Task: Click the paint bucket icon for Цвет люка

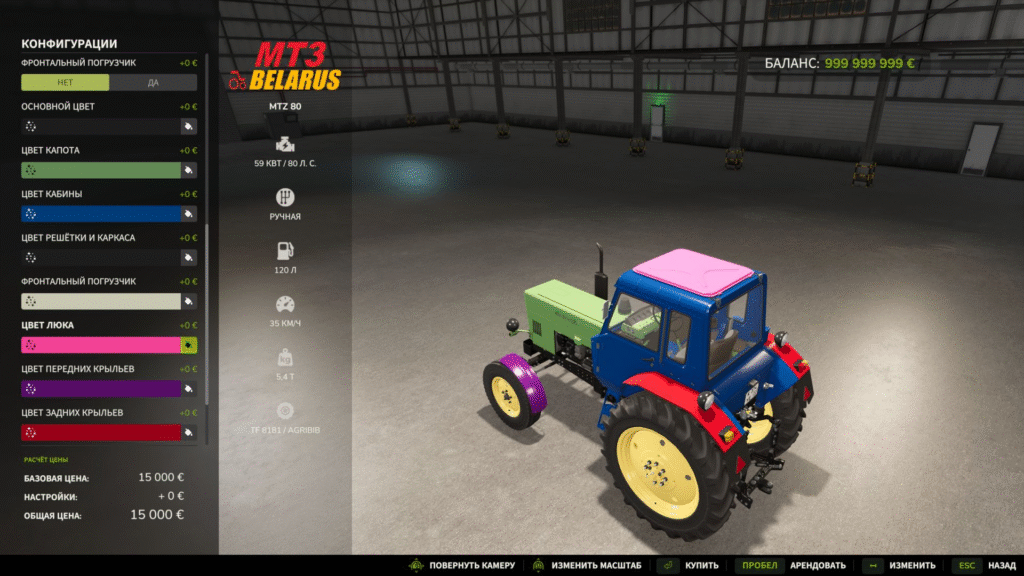Action: [x=188, y=345]
